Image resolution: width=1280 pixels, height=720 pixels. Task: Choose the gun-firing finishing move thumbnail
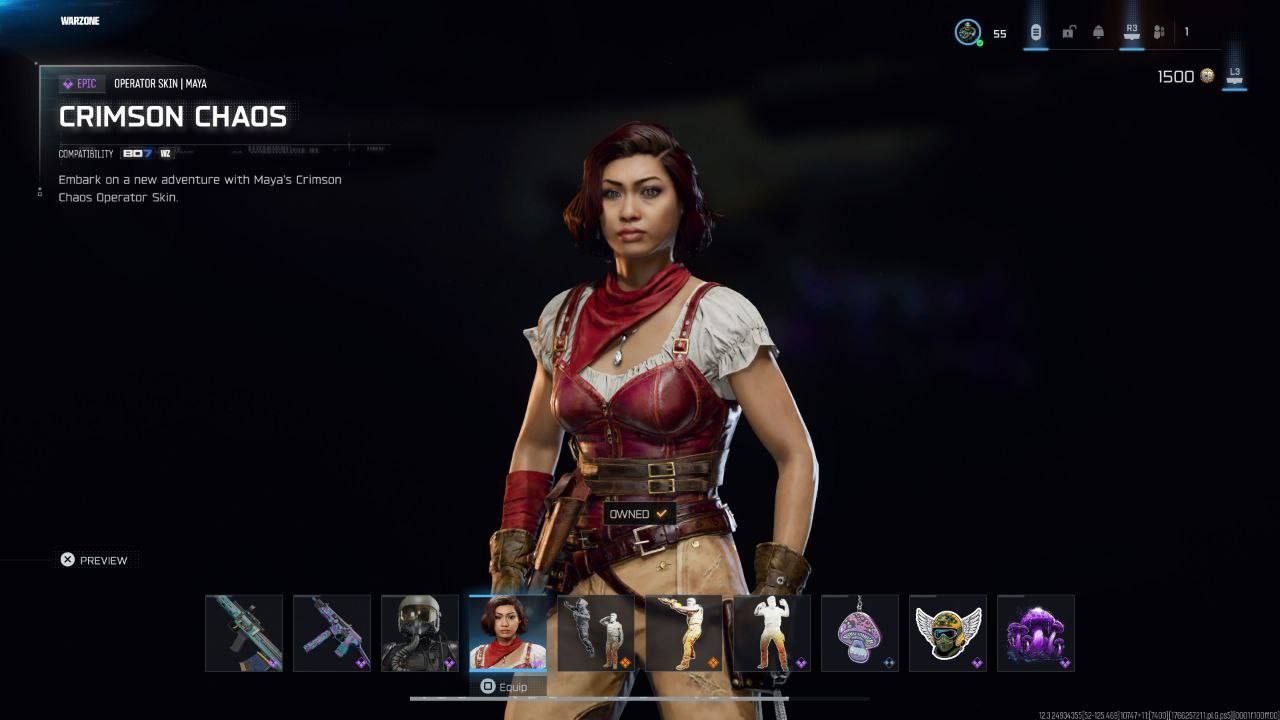coord(684,633)
